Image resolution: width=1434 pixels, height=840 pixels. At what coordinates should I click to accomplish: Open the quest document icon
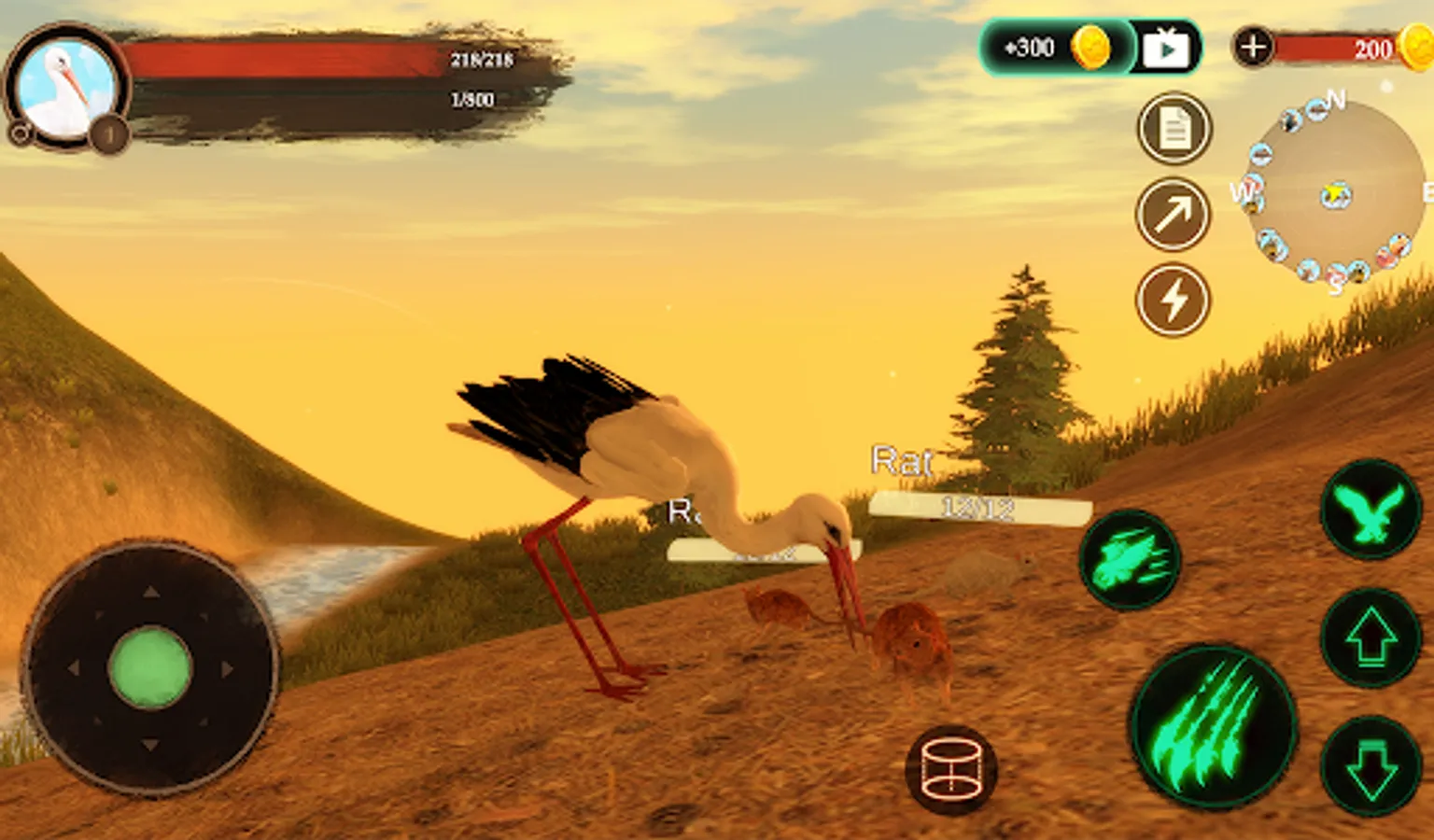click(x=1174, y=129)
